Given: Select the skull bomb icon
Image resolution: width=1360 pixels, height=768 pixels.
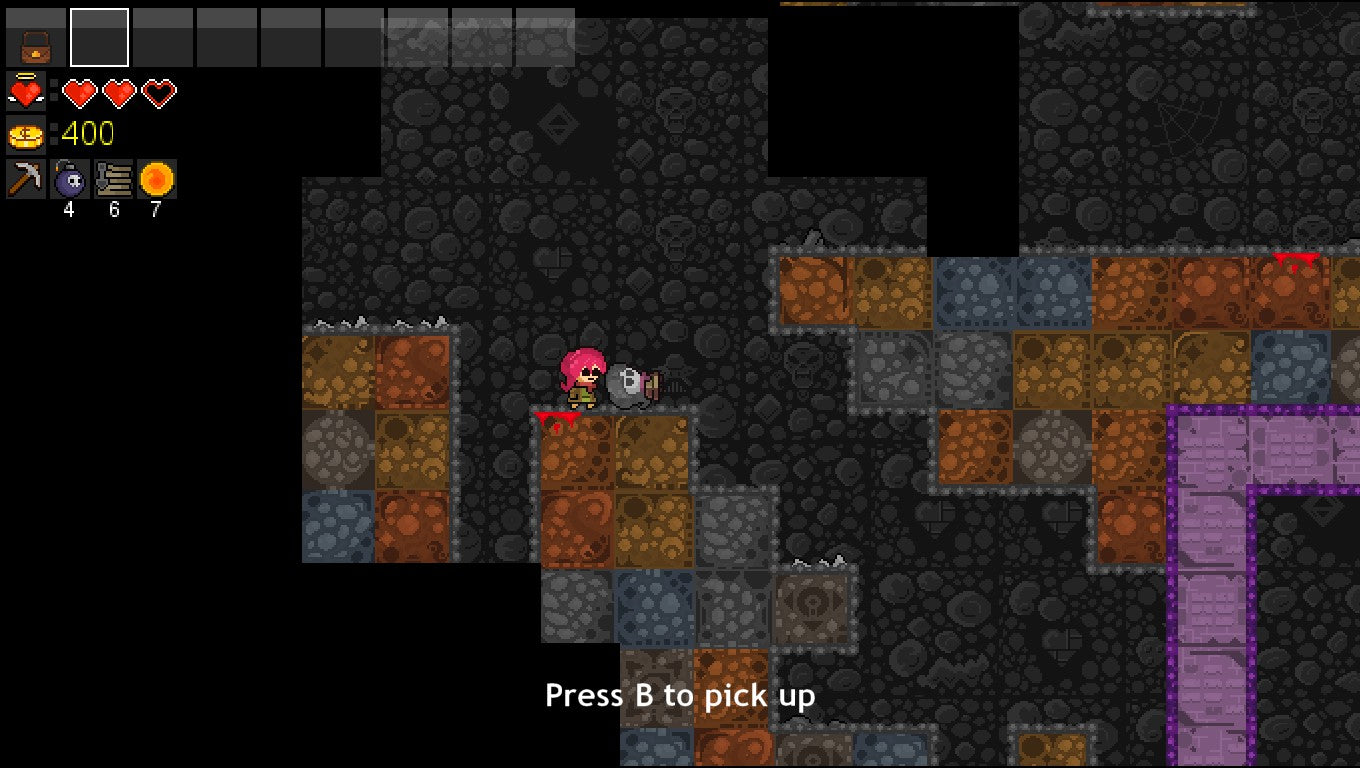Looking at the screenshot, I should click(70, 180).
